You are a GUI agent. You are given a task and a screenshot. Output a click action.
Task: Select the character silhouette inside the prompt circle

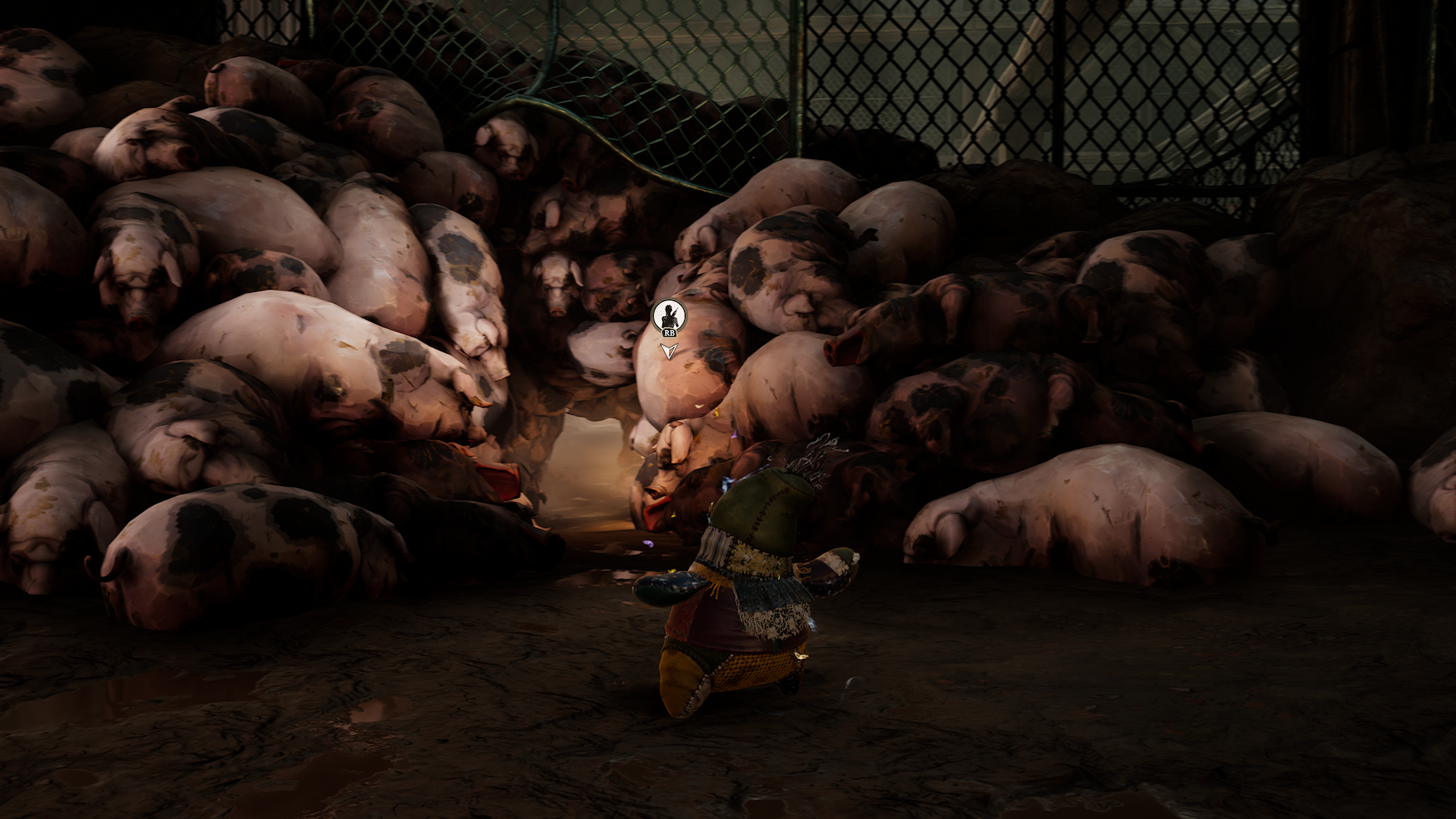coord(669,316)
